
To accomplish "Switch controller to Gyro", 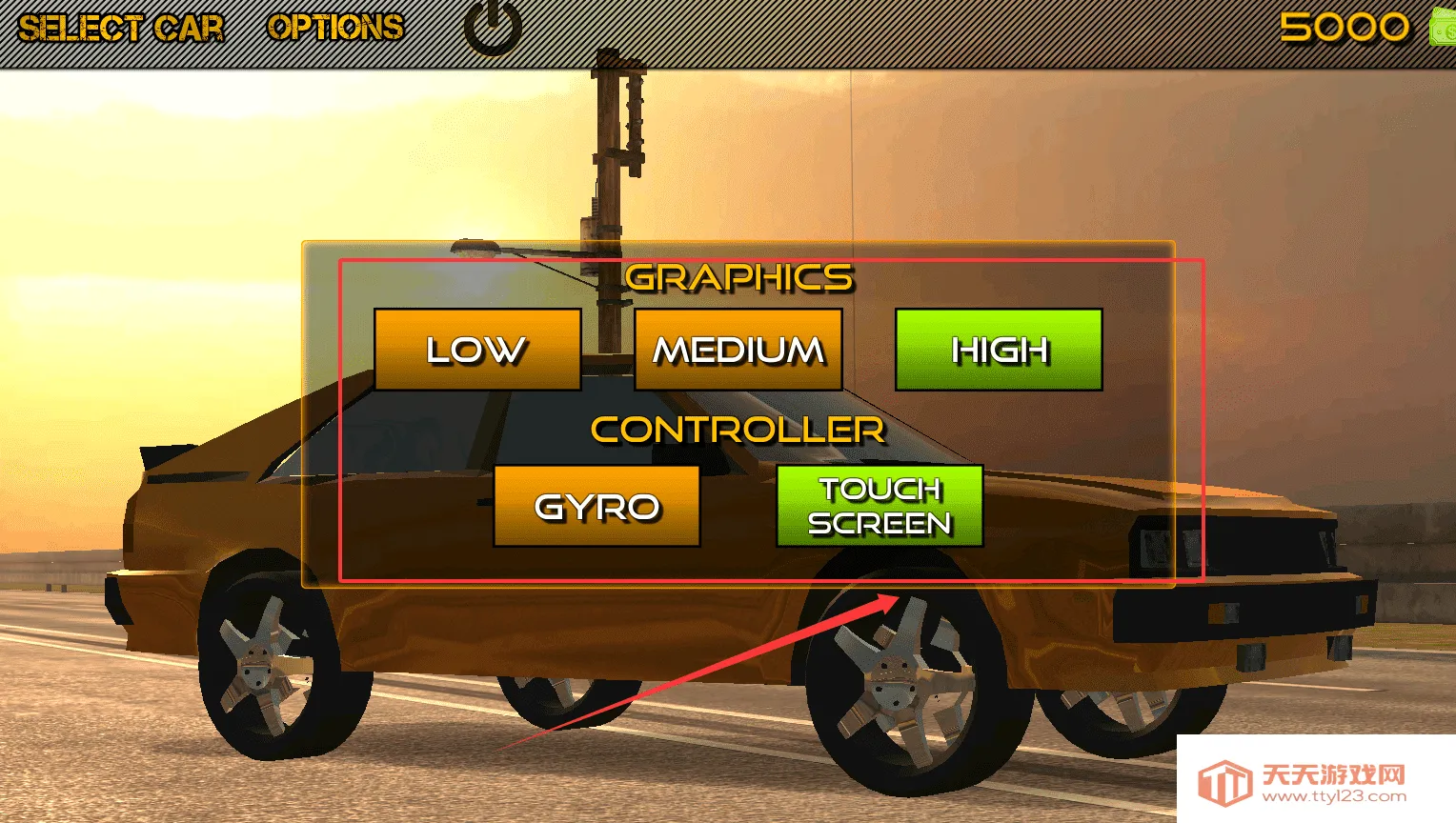I will tap(597, 506).
